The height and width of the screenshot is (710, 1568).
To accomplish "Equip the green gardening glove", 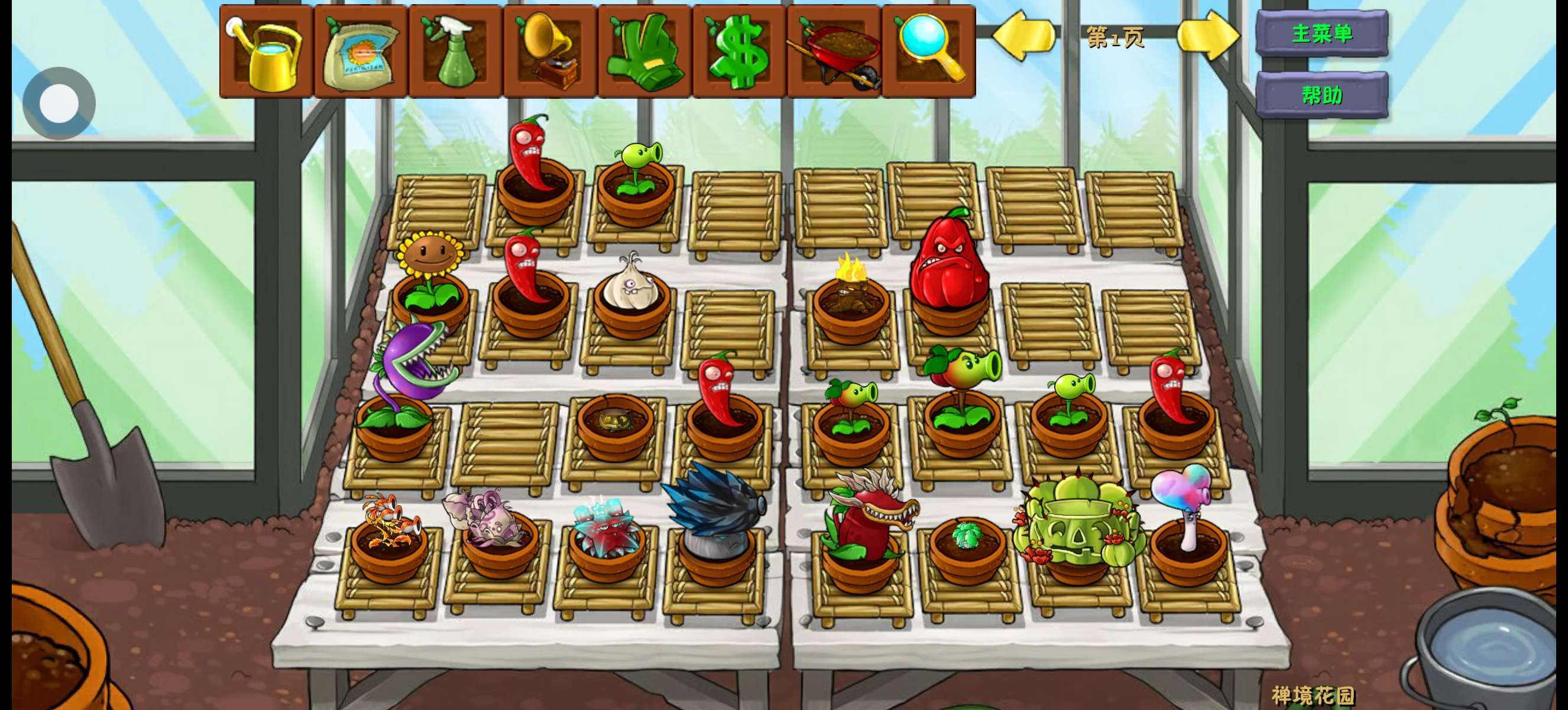I will click(x=644, y=51).
